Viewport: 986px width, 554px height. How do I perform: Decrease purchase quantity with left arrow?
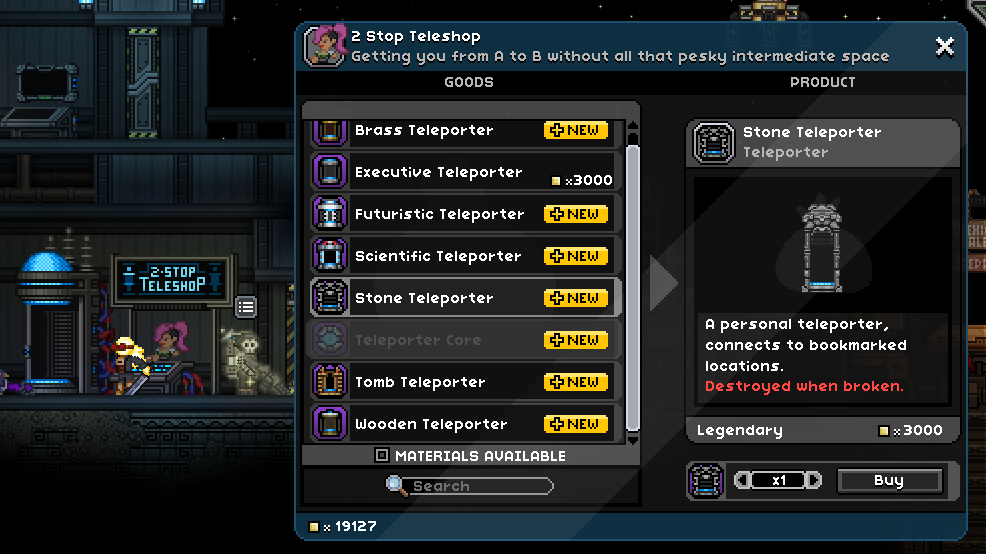[x=742, y=481]
